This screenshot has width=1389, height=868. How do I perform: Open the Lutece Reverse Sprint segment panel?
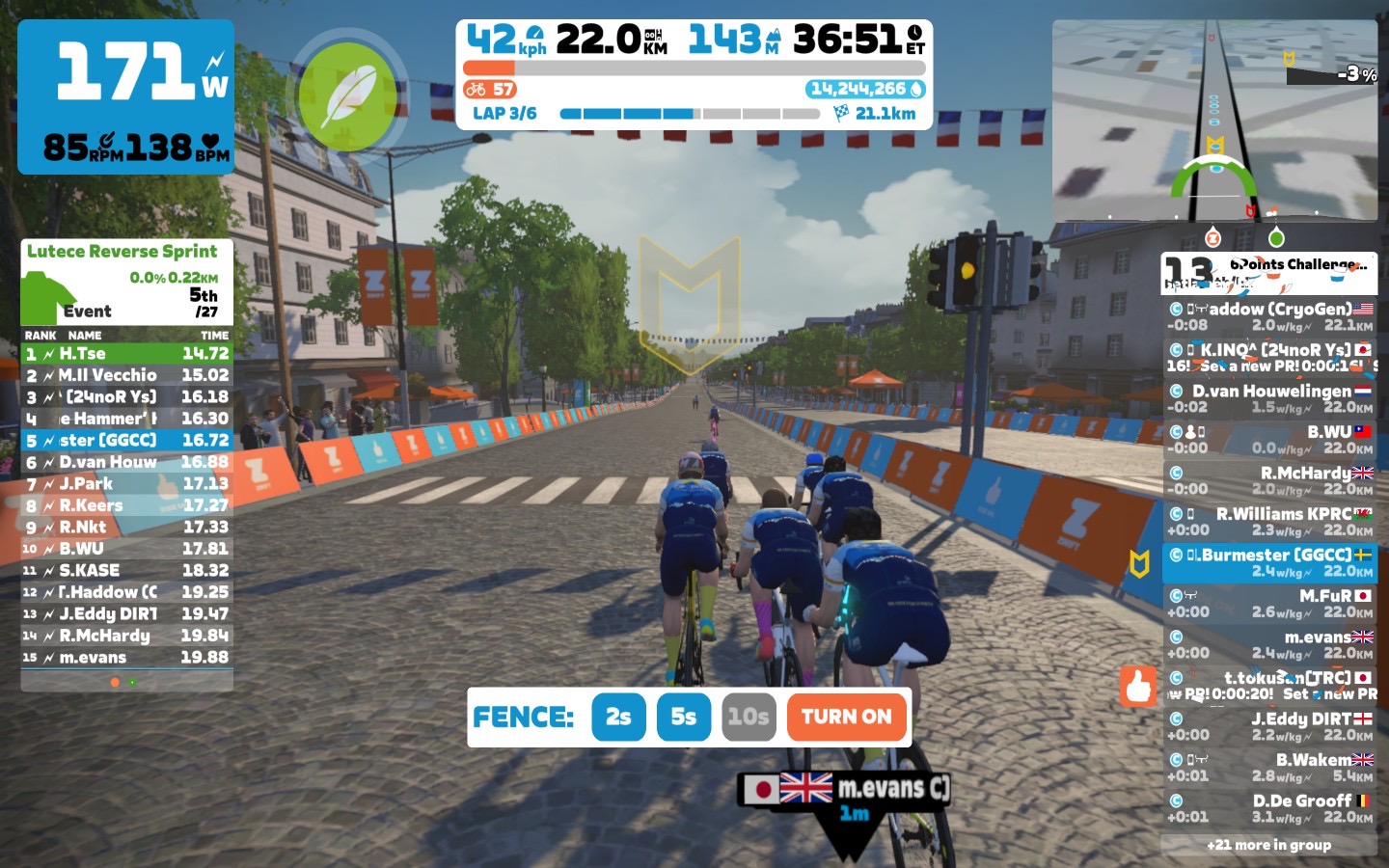(x=126, y=282)
